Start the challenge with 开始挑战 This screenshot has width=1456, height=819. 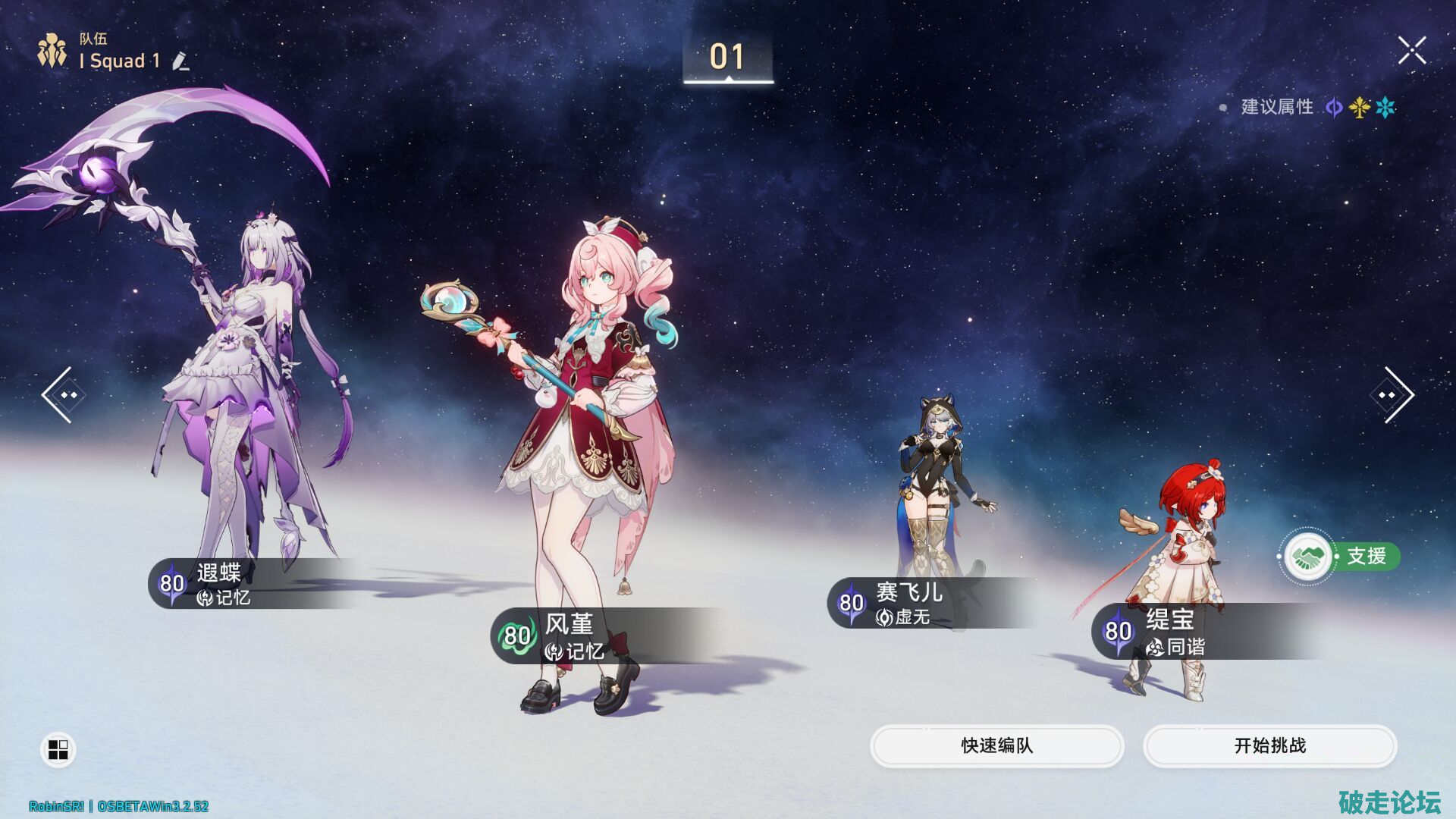click(x=1269, y=745)
